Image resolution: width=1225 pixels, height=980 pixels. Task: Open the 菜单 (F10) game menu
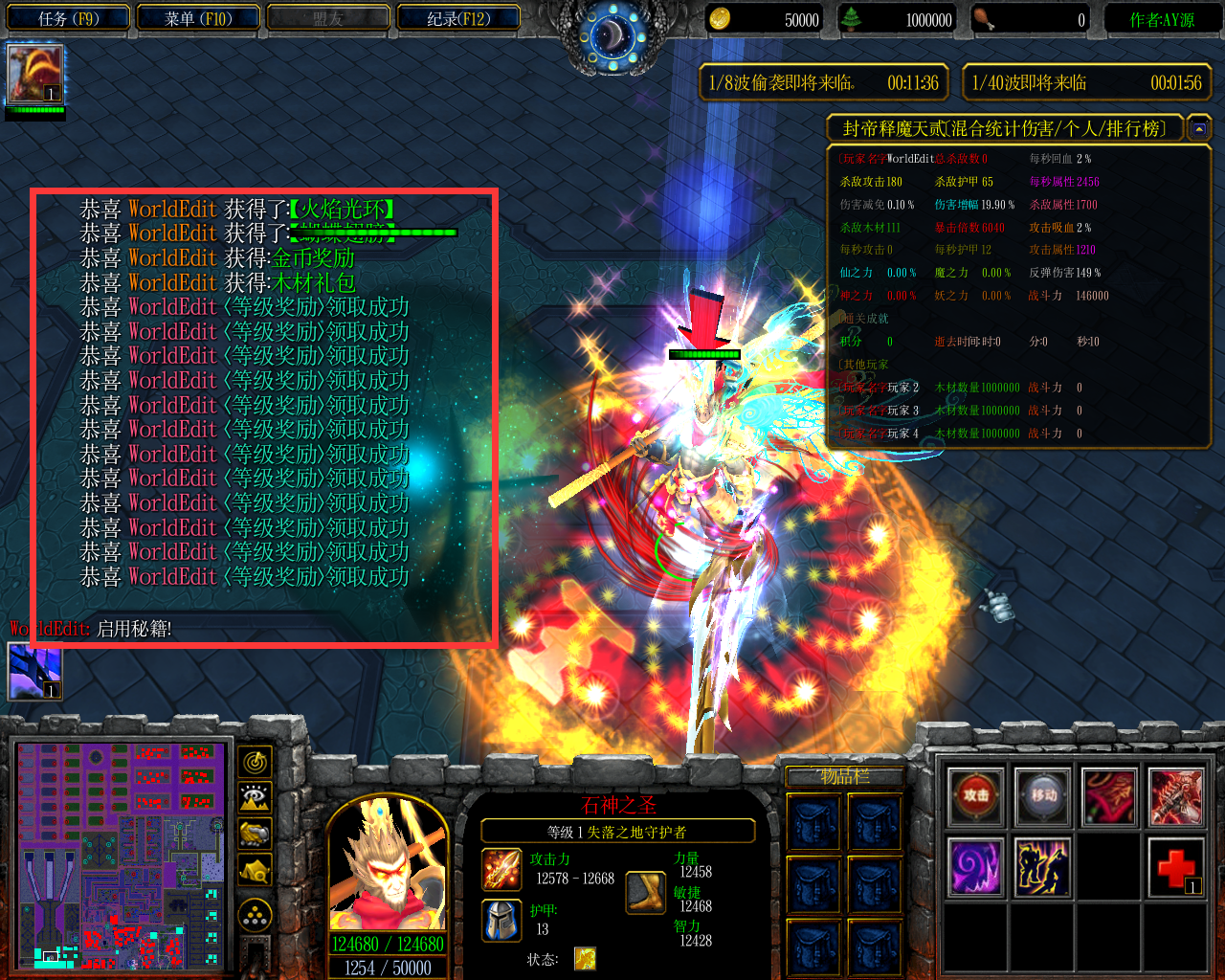197,17
